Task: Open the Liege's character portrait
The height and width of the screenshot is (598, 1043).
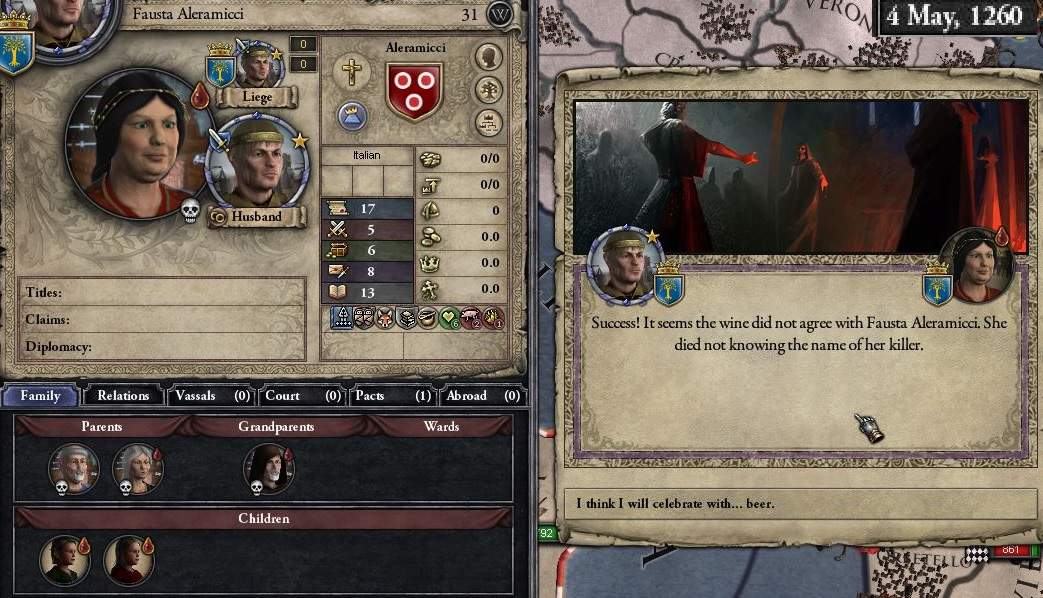Action: (259, 66)
